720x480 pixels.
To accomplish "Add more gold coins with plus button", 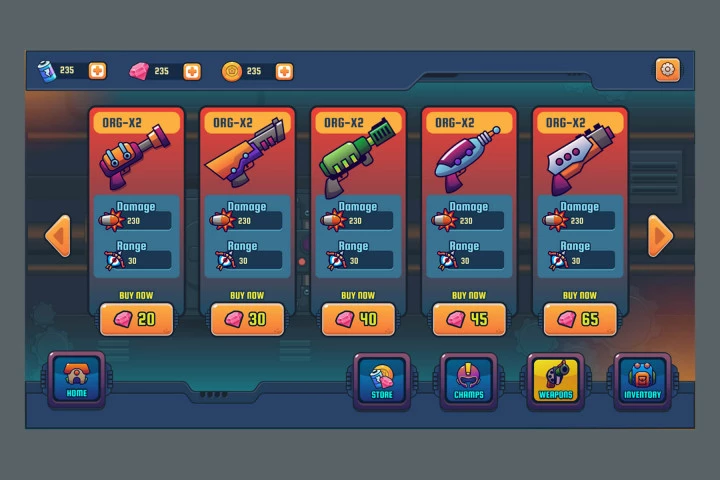I will coord(284,72).
